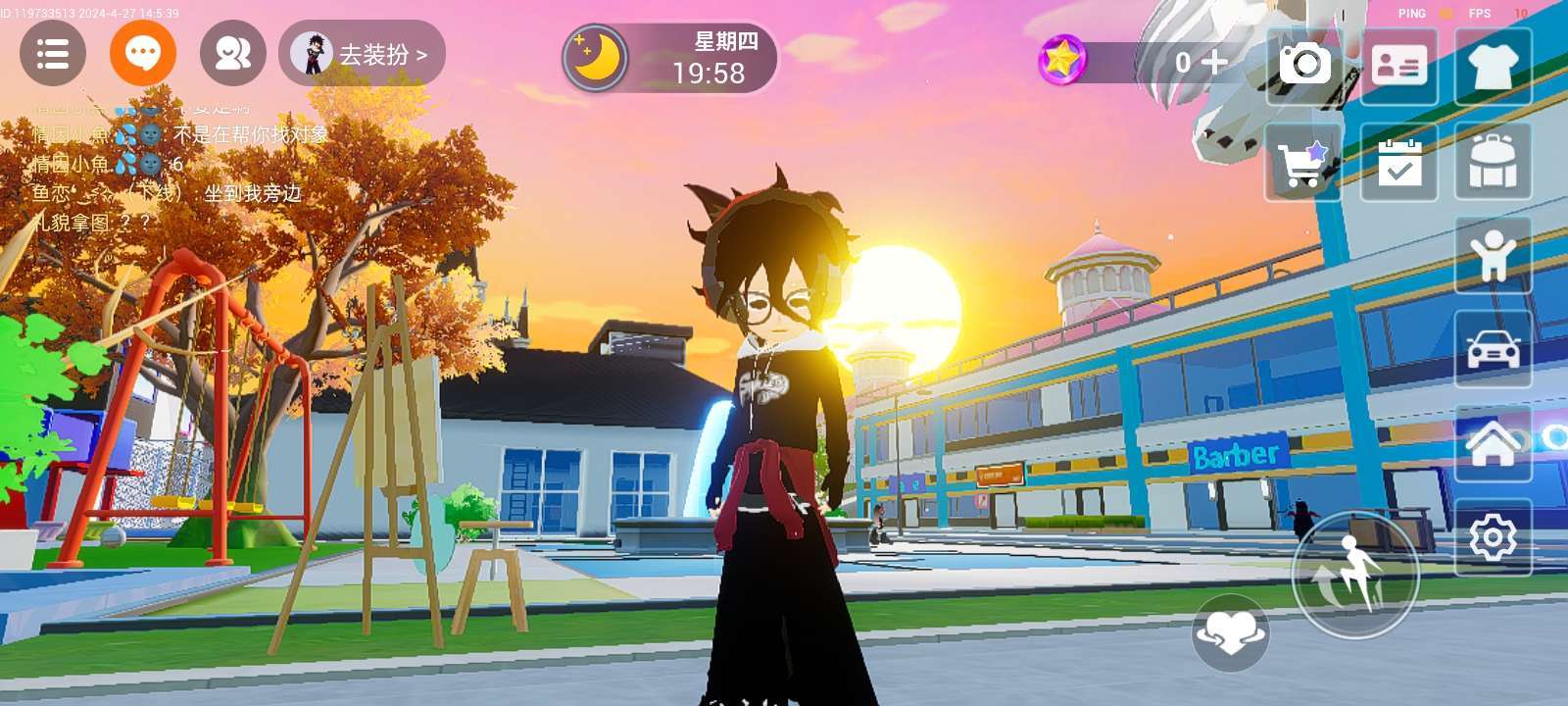Open the gear settings

pos(1493,537)
